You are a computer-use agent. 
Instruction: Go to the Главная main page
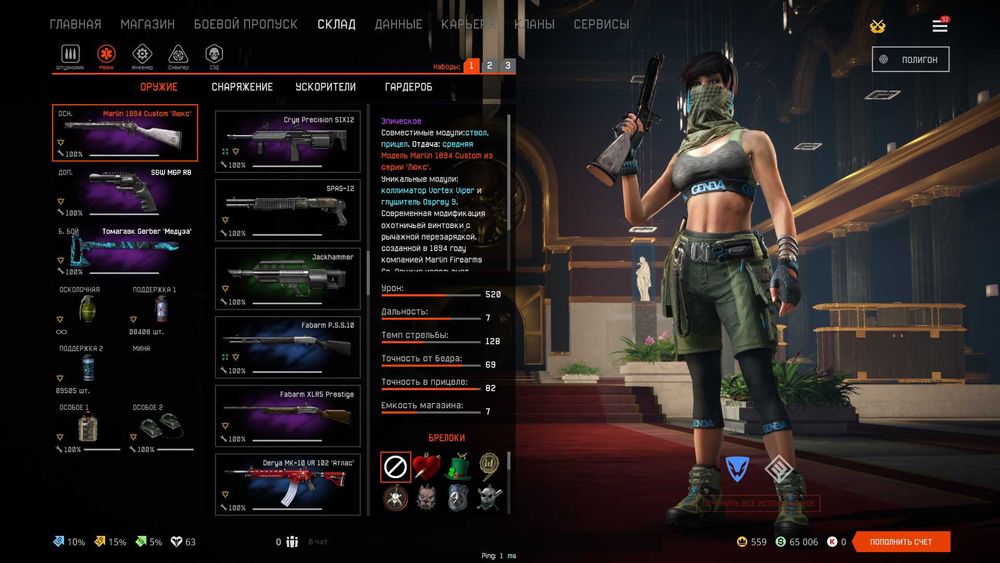[x=75, y=24]
